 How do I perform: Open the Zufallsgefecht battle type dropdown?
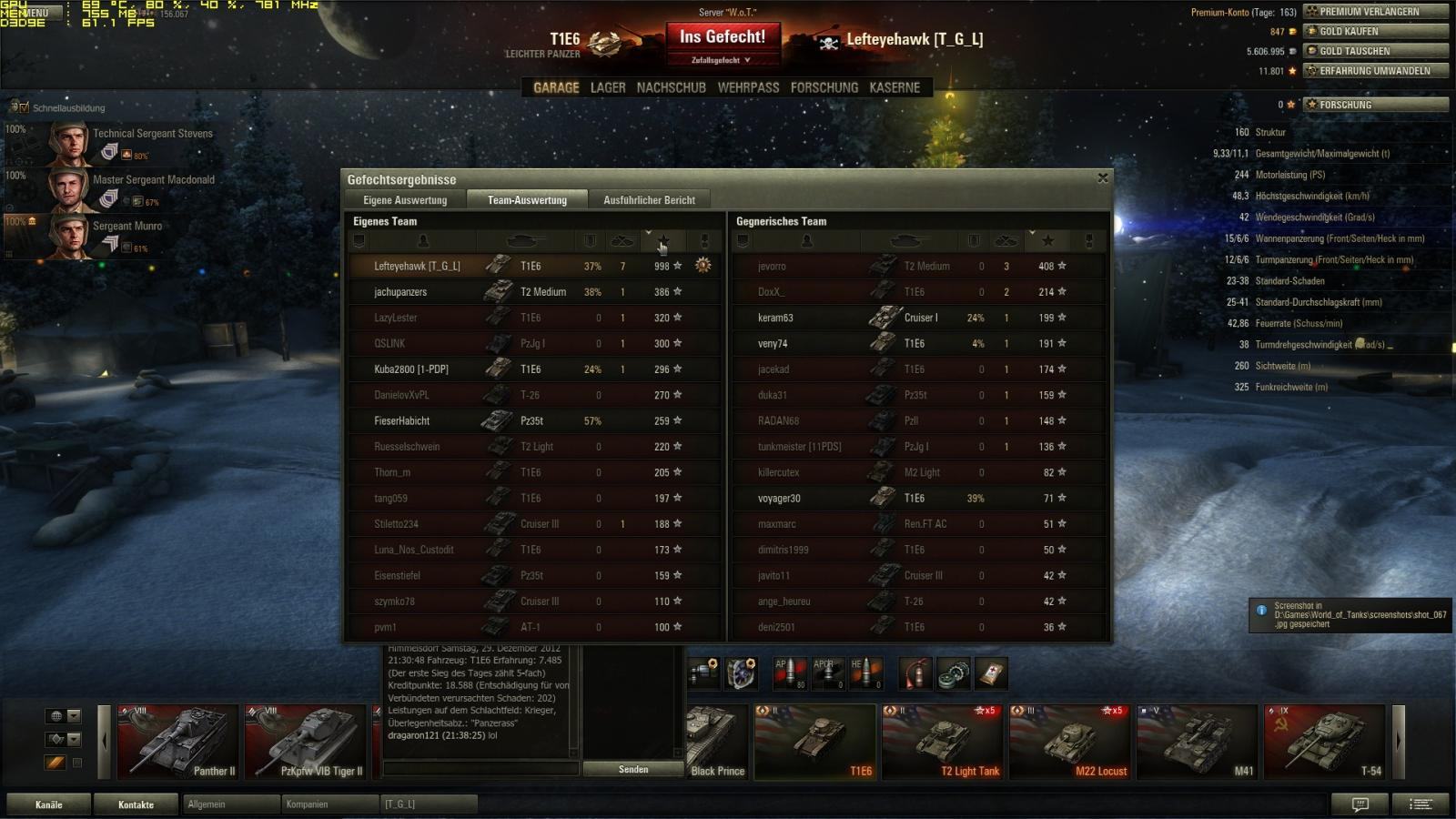pyautogui.click(x=721, y=60)
